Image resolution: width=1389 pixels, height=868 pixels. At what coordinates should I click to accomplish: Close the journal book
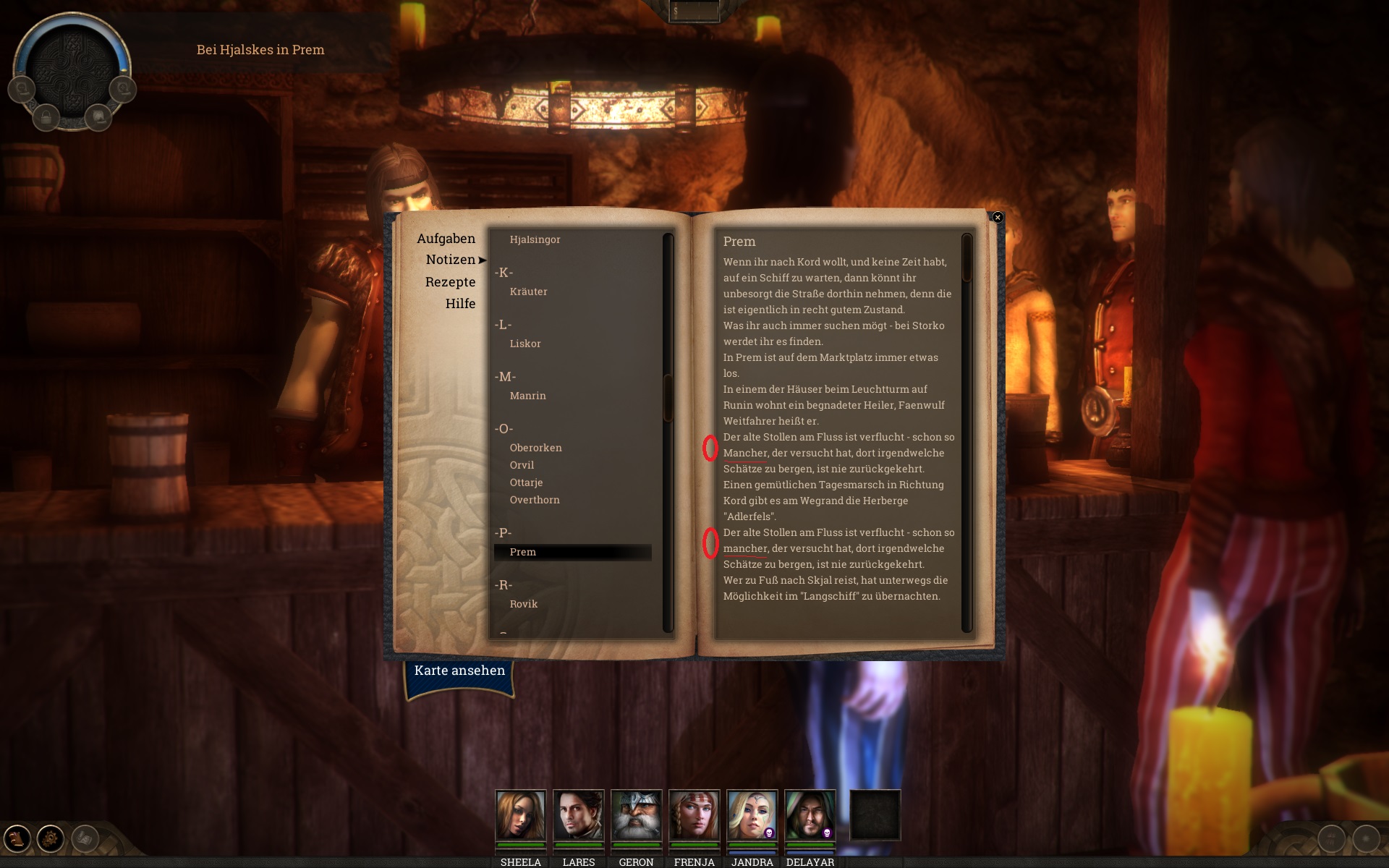click(x=998, y=217)
